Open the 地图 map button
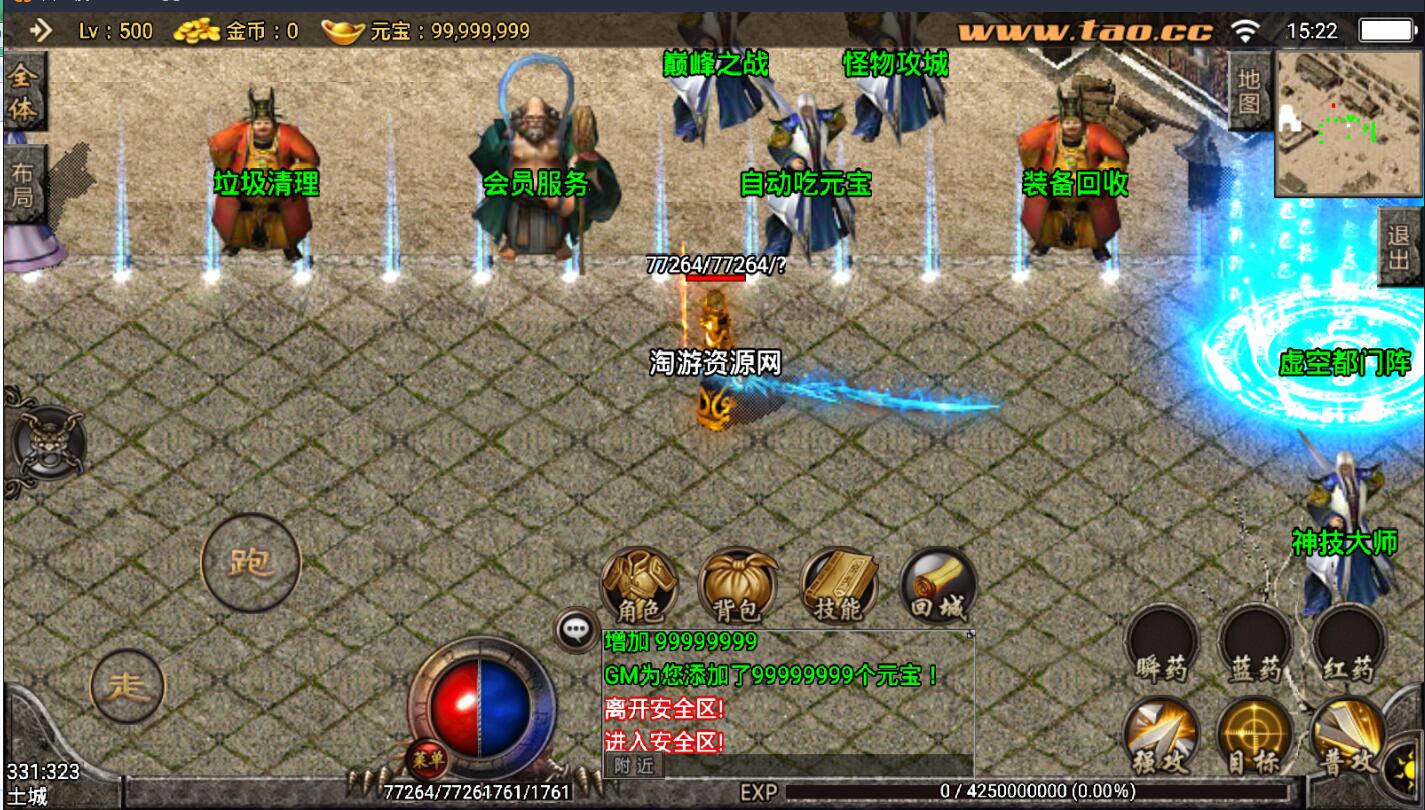 point(1248,91)
